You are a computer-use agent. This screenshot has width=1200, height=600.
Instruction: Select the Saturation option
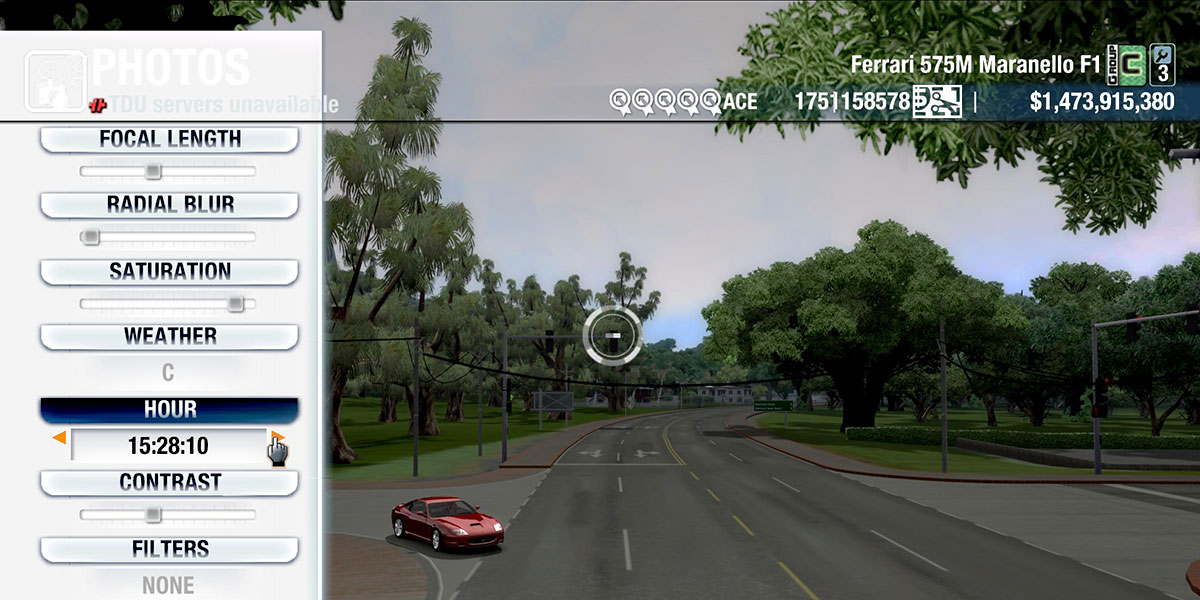click(x=169, y=271)
